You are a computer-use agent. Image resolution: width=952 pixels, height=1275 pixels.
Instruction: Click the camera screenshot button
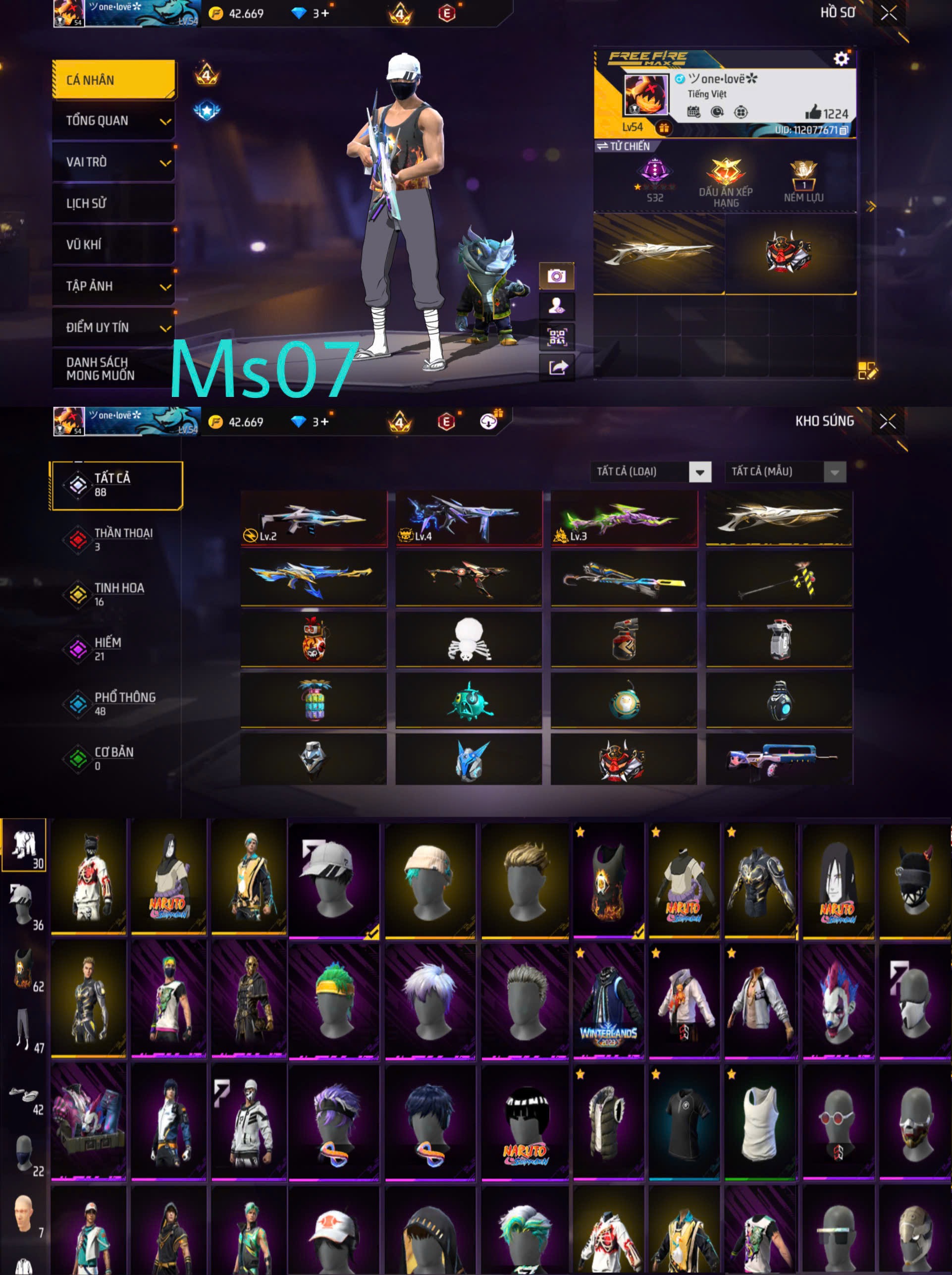[x=556, y=276]
